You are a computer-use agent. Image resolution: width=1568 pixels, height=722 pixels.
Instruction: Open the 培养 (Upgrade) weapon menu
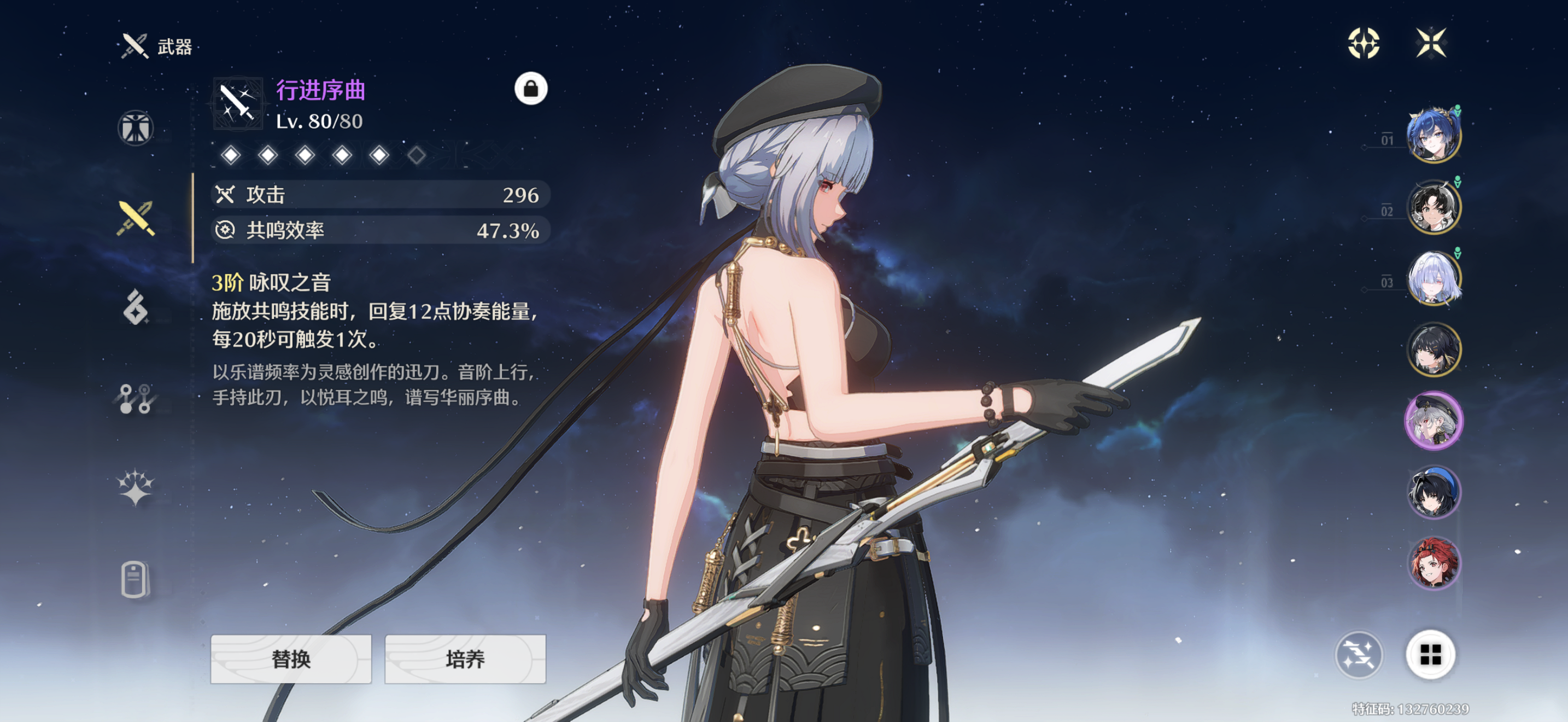pos(465,659)
